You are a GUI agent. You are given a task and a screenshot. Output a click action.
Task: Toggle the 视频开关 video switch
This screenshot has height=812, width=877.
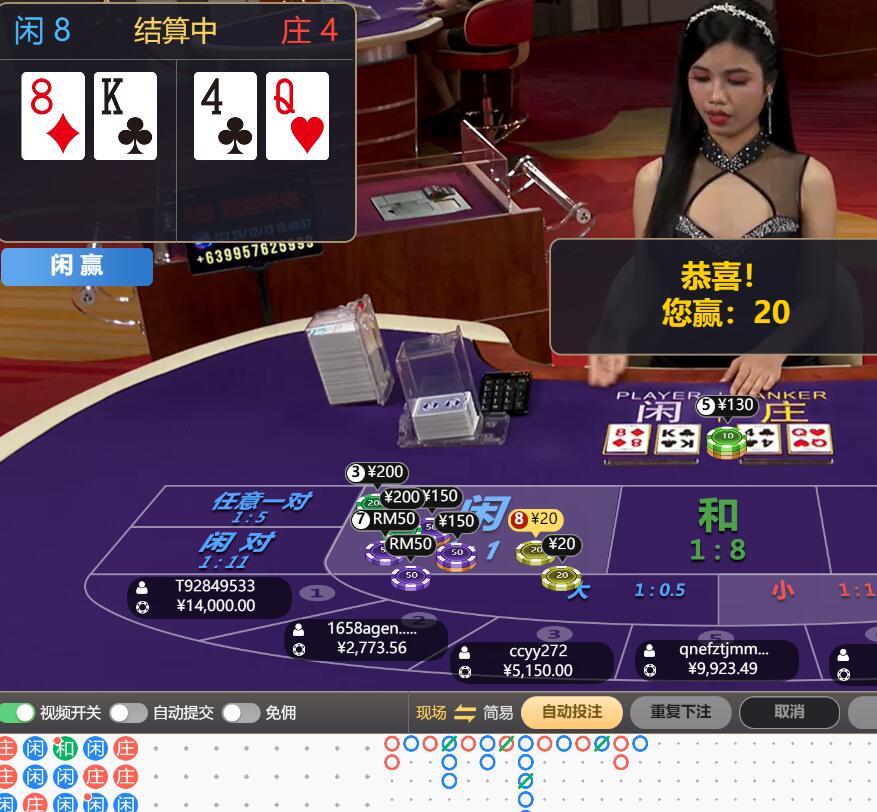(x=18, y=713)
